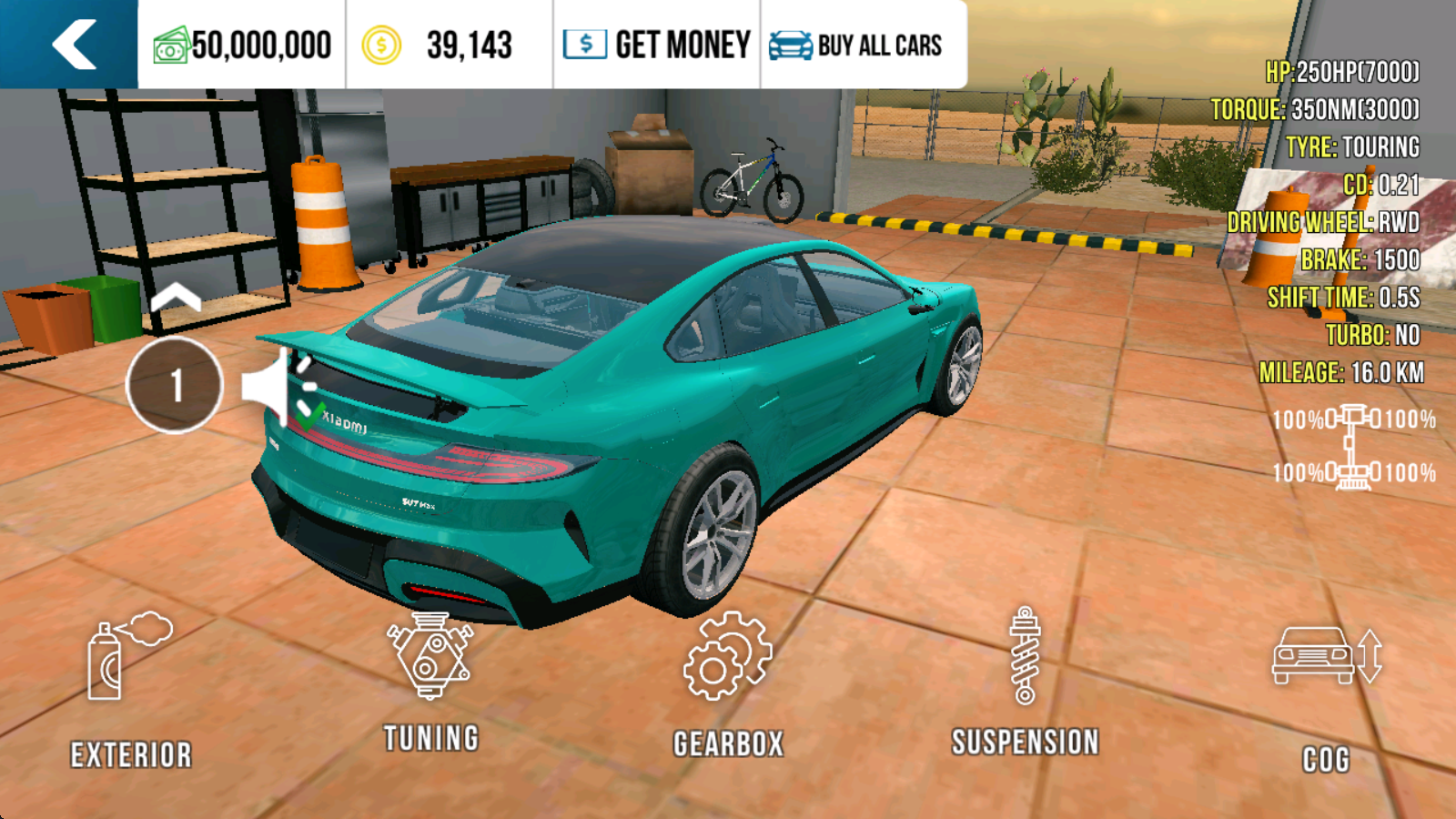Toggle the speaker horn sound icon
The image size is (1456, 819).
(x=273, y=387)
